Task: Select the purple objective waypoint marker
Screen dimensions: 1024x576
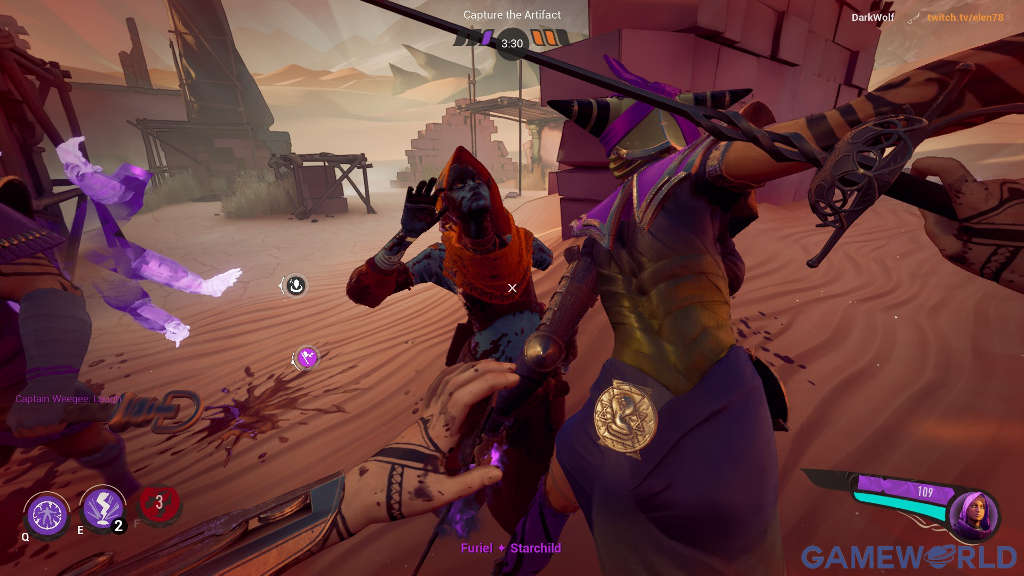Action: pyautogui.click(x=307, y=357)
